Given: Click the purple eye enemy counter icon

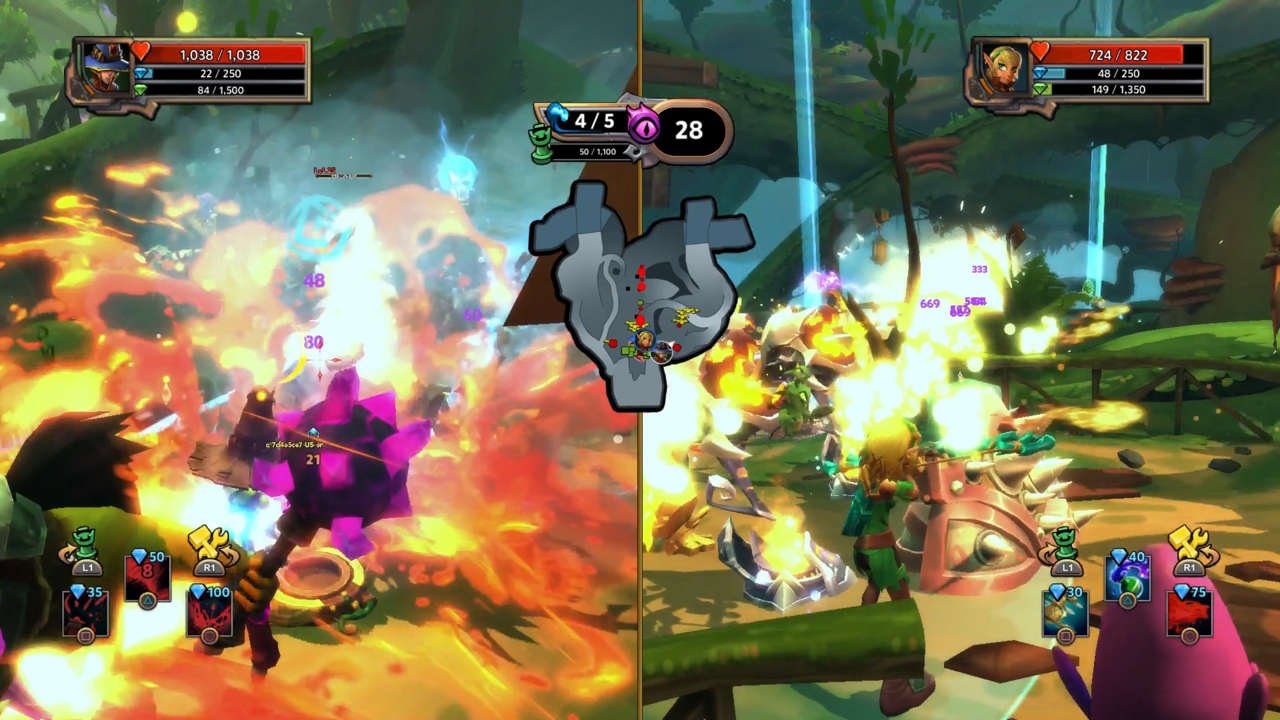Looking at the screenshot, I should (x=643, y=126).
